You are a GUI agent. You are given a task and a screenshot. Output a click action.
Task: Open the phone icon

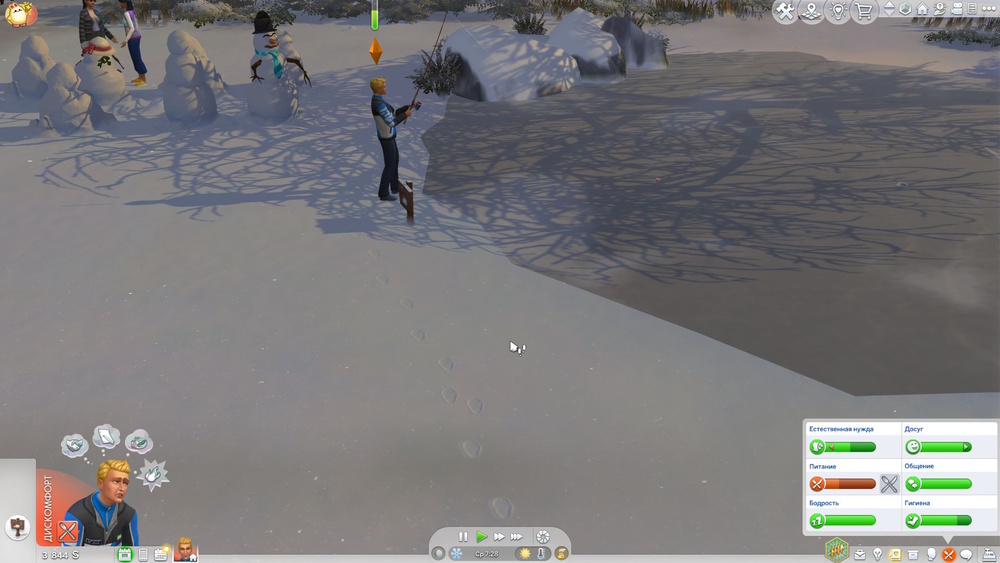pyautogui.click(x=143, y=554)
